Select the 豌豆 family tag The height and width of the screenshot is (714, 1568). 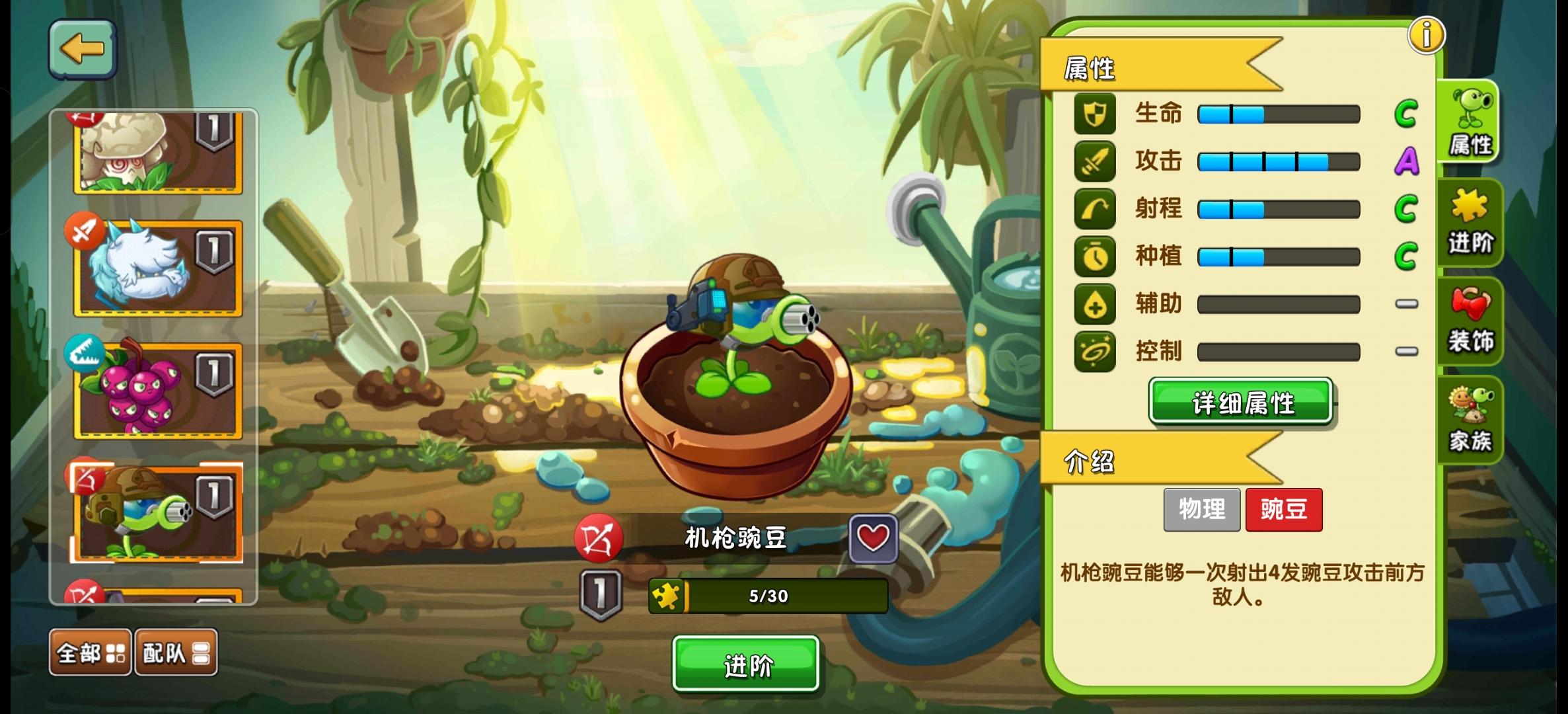(1283, 510)
